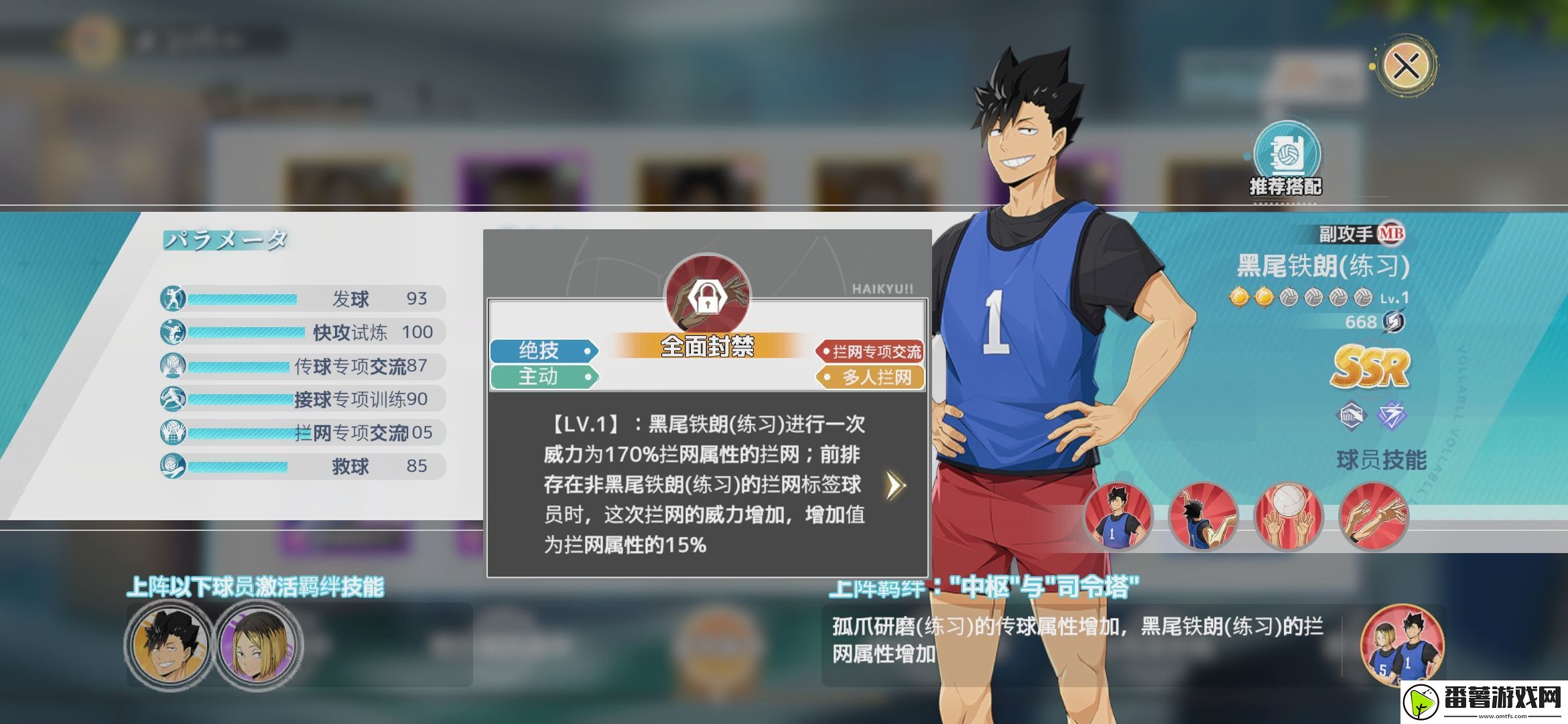The height and width of the screenshot is (724, 1568).
Task: Click the 发球 serve stat icon
Action: [171, 298]
